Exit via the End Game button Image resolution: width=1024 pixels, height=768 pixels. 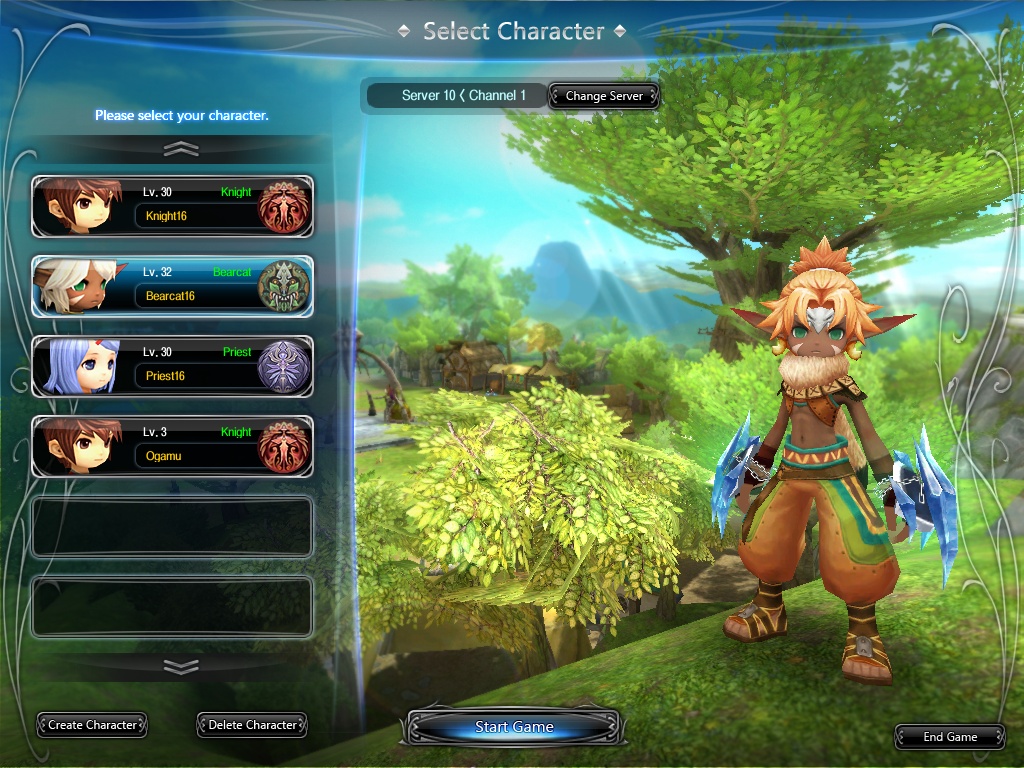[949, 737]
